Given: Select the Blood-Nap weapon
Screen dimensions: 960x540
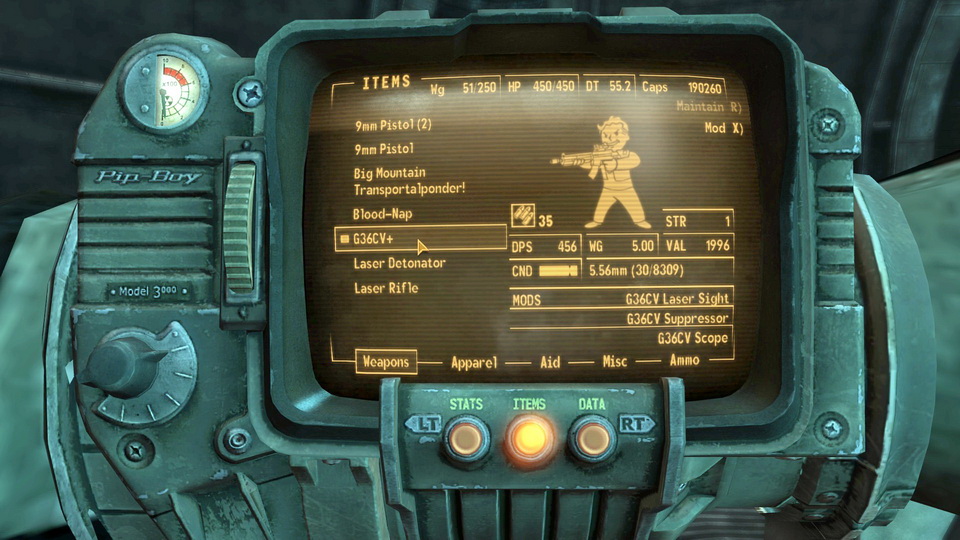Looking at the screenshot, I should pyautogui.click(x=382, y=214).
